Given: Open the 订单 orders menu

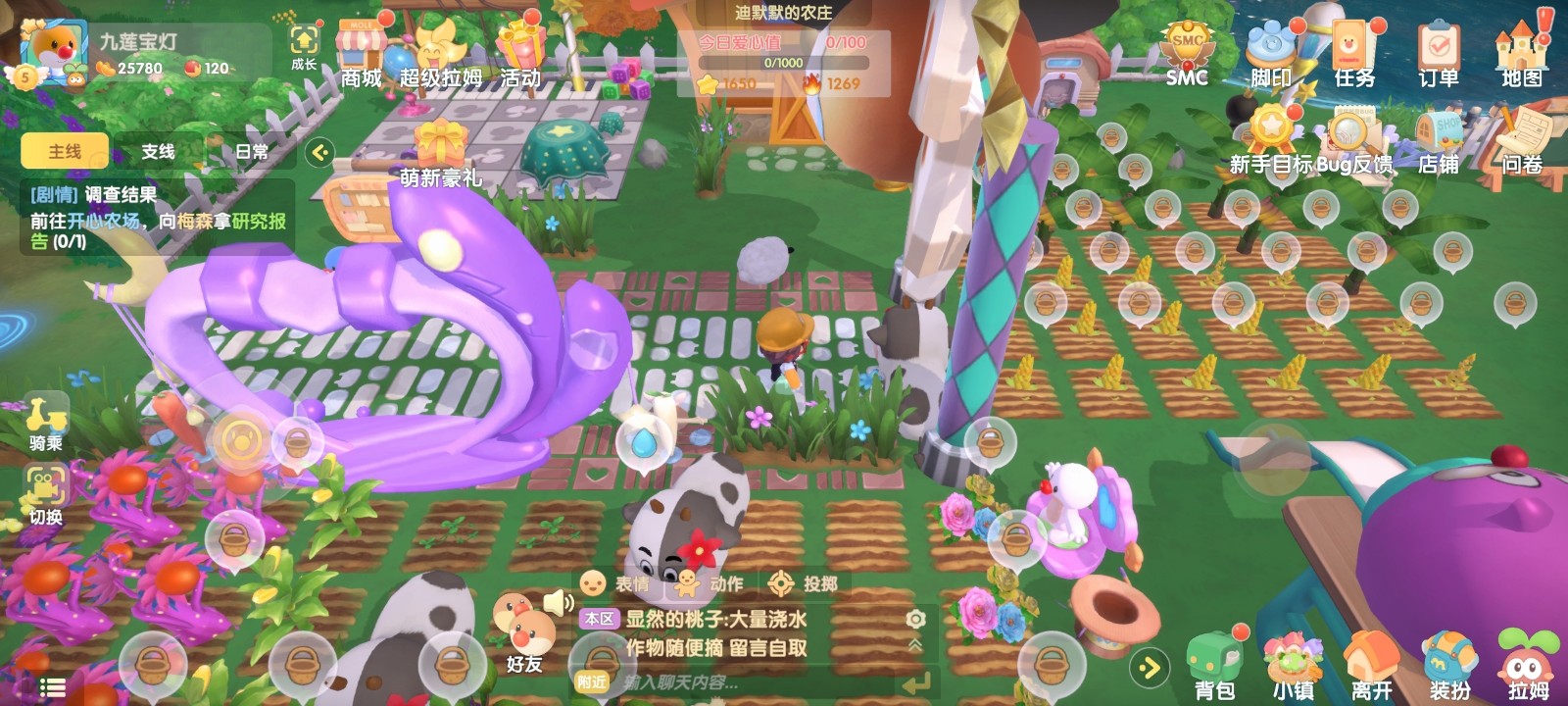Looking at the screenshot, I should click(1438, 54).
